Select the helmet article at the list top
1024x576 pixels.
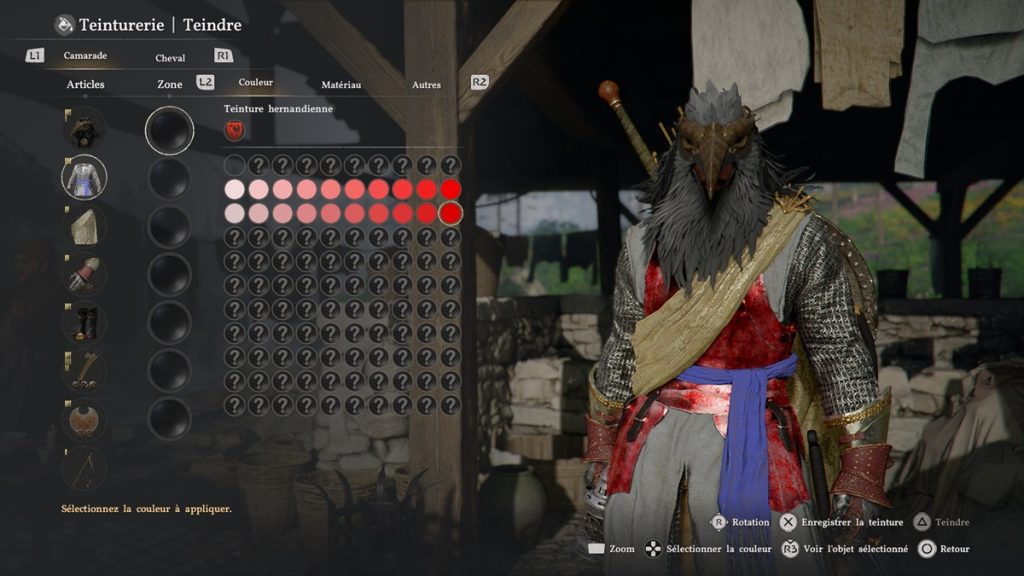[85, 129]
